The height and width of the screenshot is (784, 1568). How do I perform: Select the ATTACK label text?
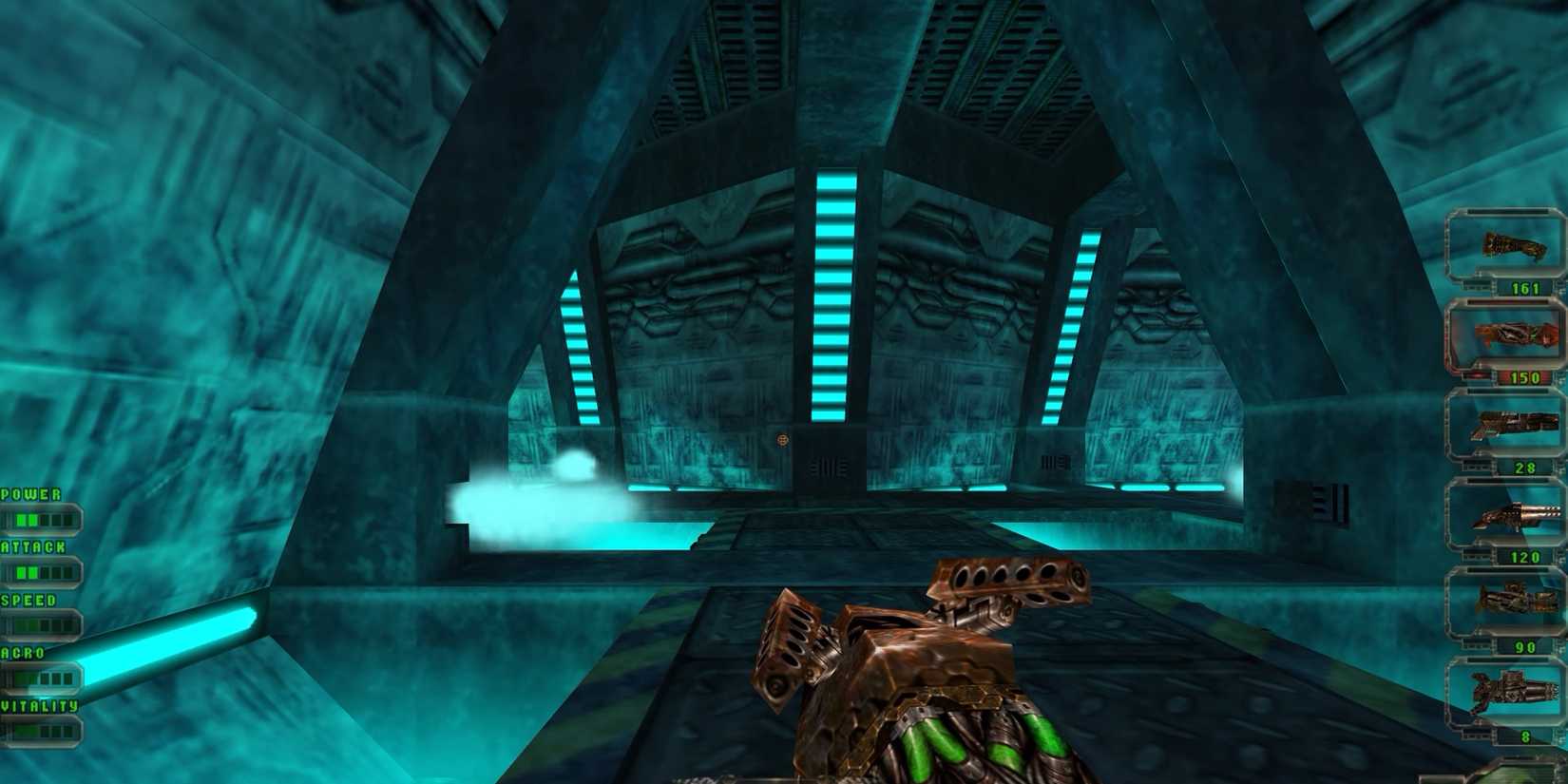[32, 547]
